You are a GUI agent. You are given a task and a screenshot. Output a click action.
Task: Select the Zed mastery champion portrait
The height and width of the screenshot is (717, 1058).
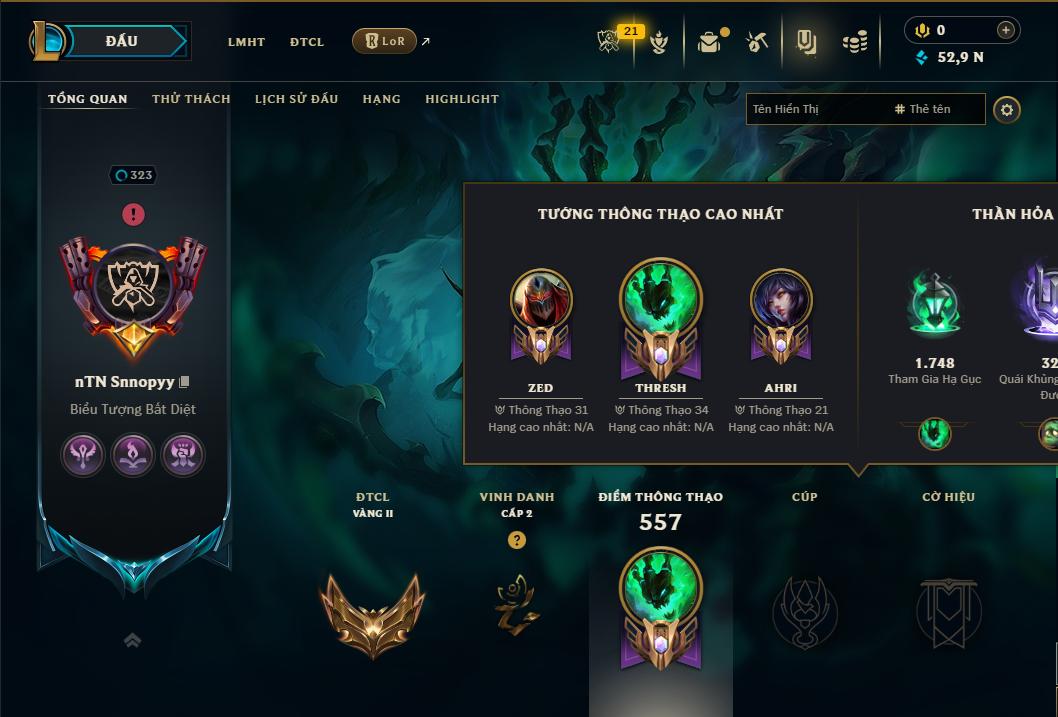pos(541,300)
